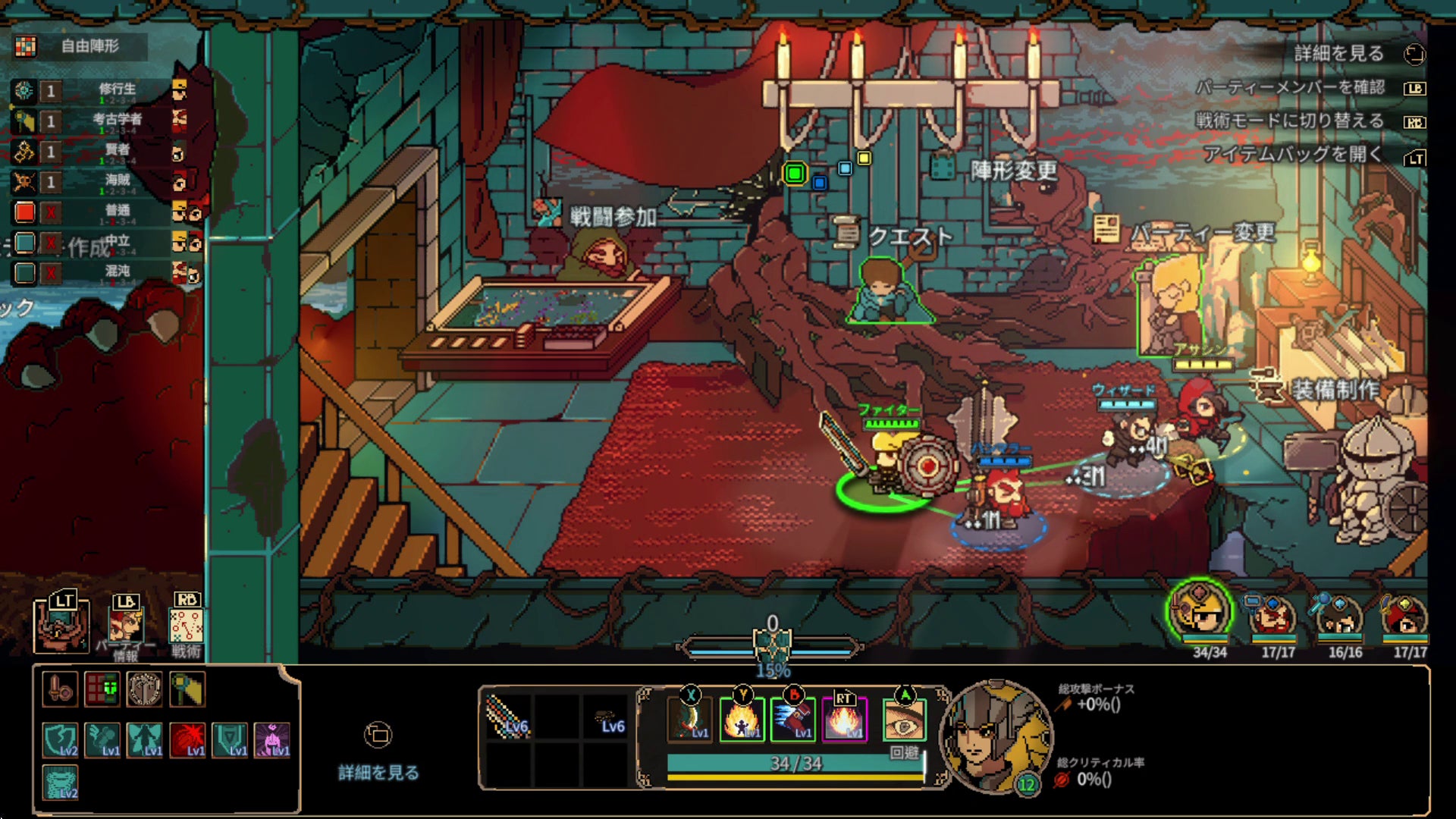The height and width of the screenshot is (819, 1456).
Task: Open the helmeted fighter's large portrait
Action: click(x=996, y=736)
